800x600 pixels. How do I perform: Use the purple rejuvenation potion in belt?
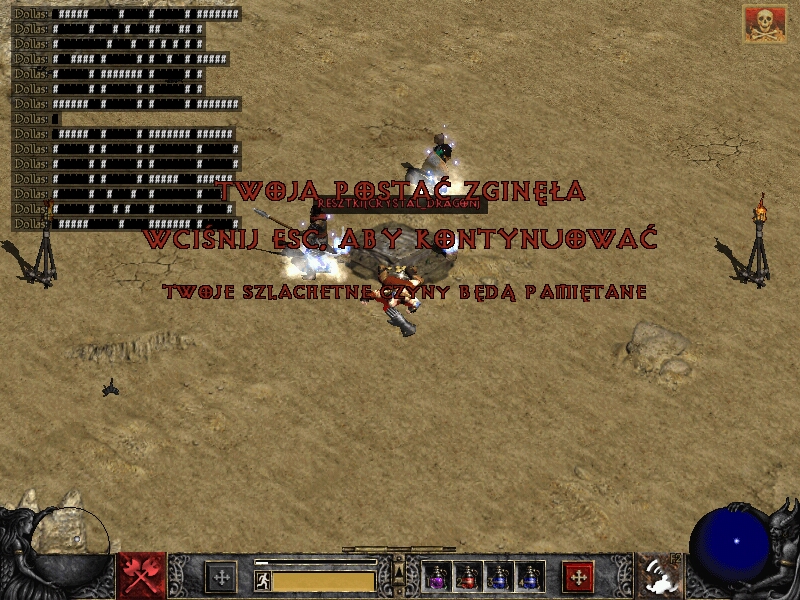437,577
